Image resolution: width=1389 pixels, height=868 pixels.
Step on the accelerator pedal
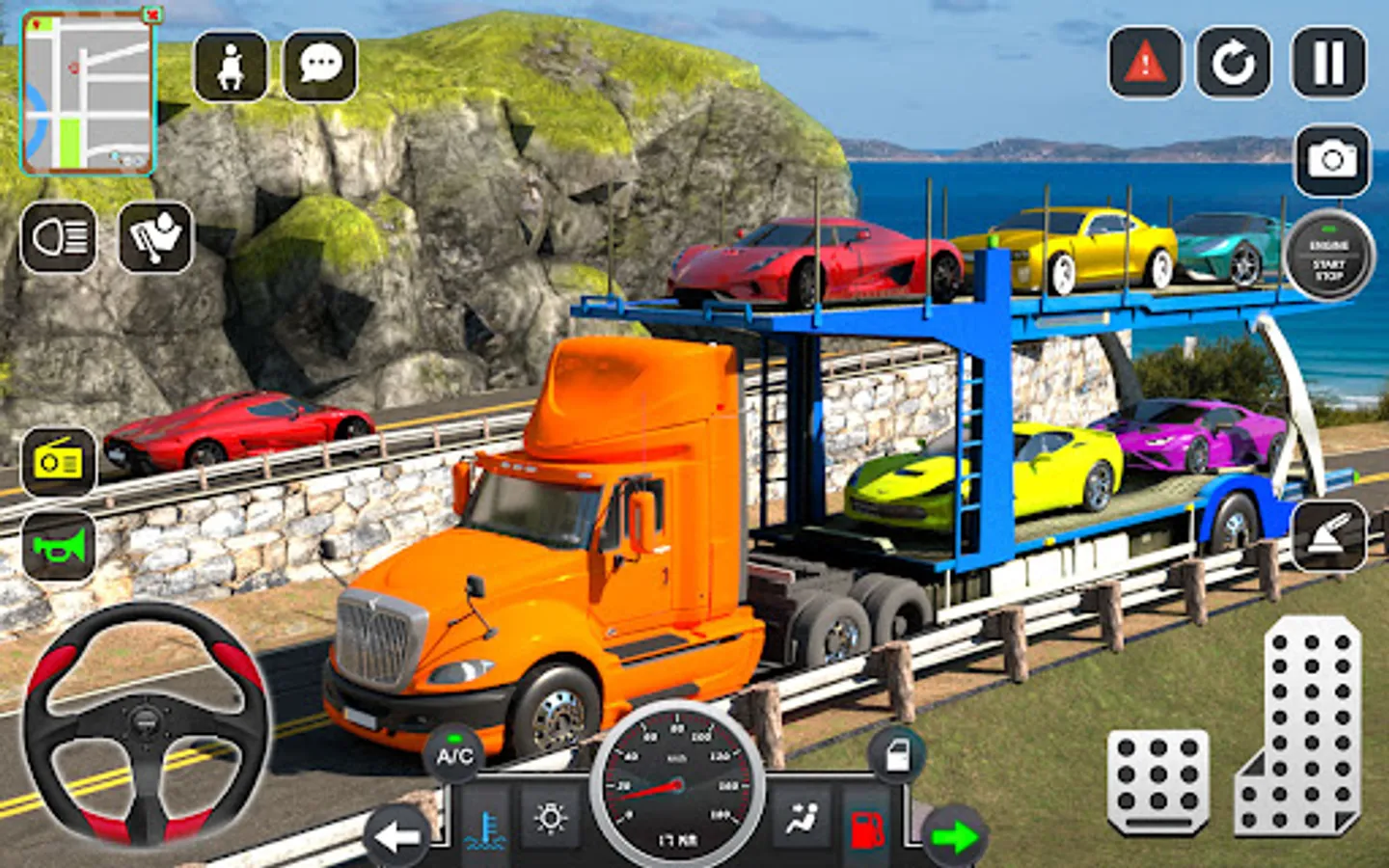1299,725
